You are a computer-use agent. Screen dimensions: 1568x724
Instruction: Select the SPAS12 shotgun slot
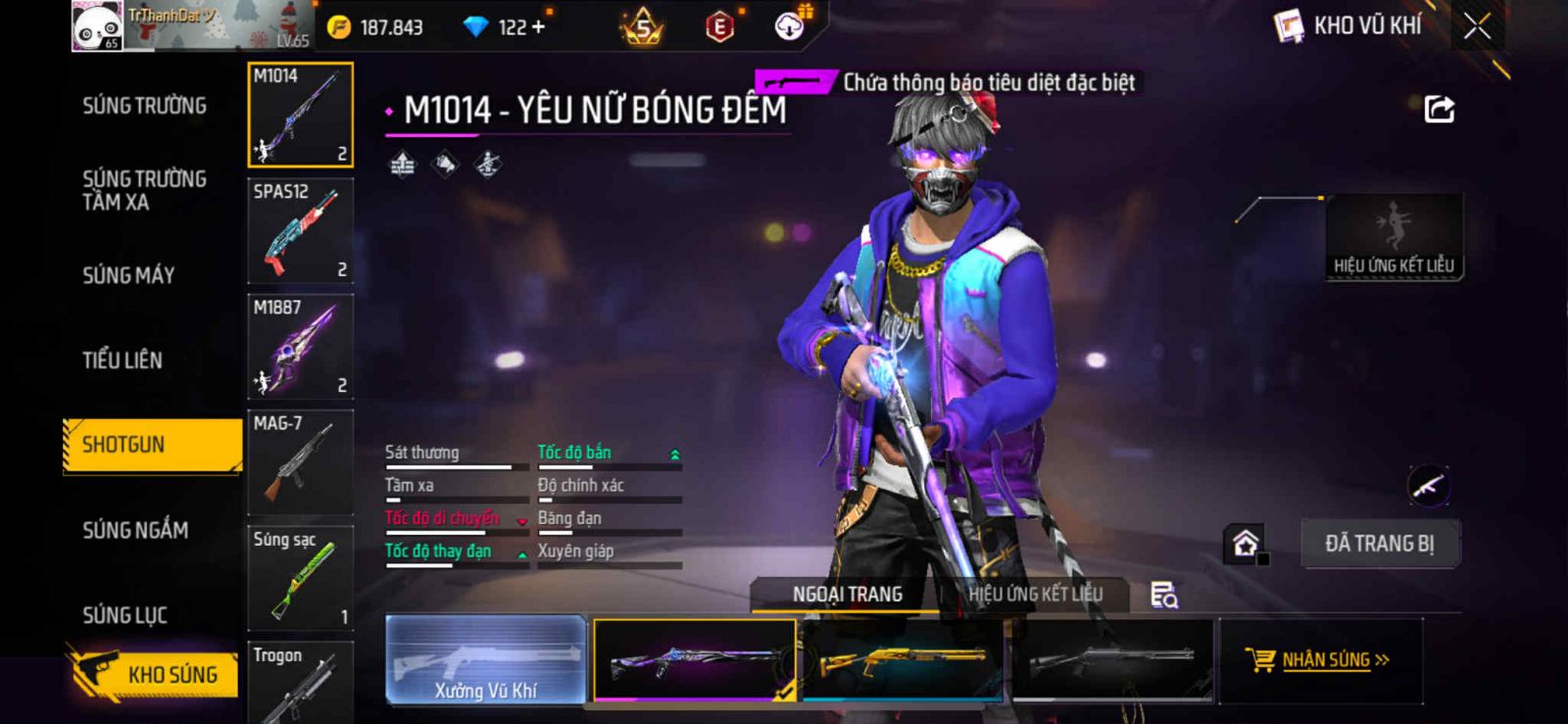(300, 231)
